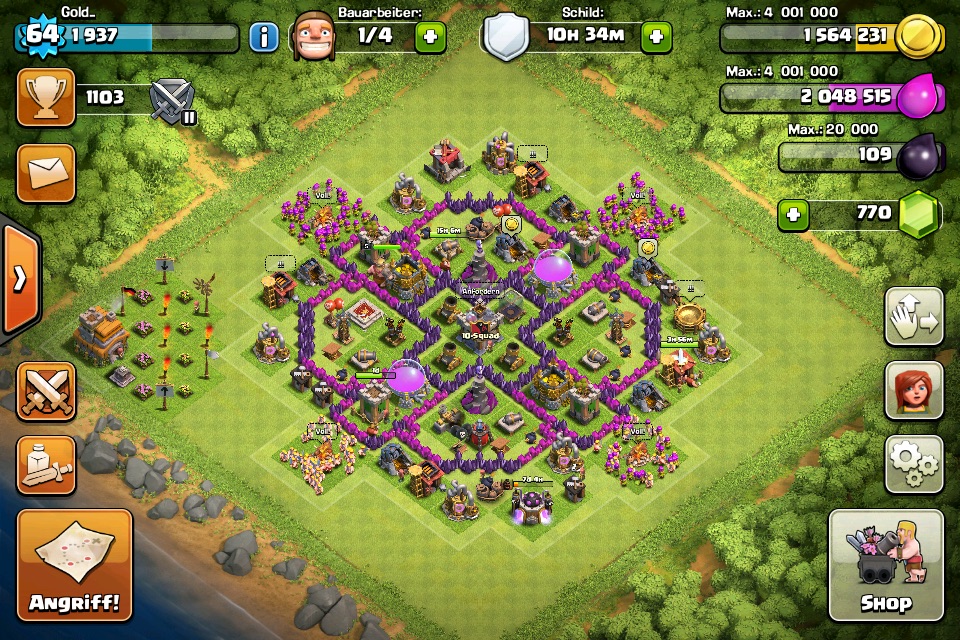Extend the shield with the plus button

657,38
